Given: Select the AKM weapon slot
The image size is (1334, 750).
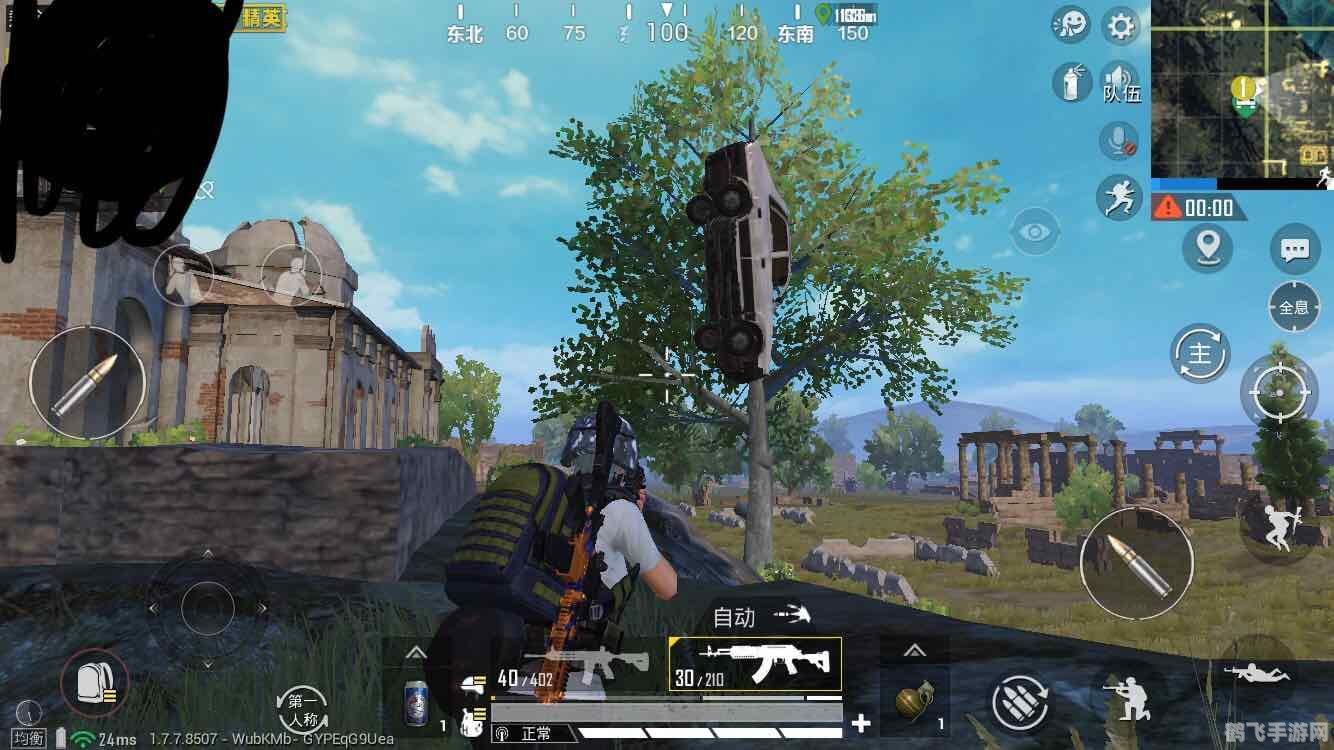Looking at the screenshot, I should click(x=755, y=666).
